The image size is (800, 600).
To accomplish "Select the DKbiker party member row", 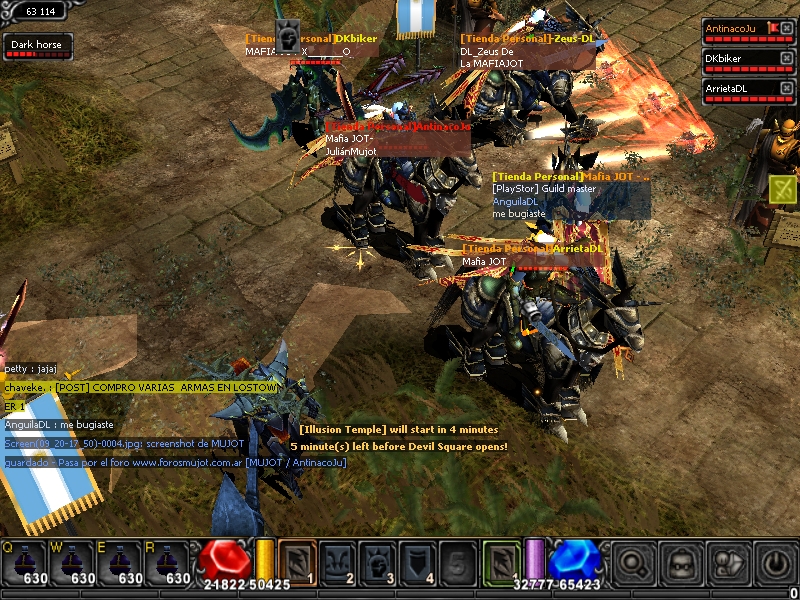I will (741, 61).
